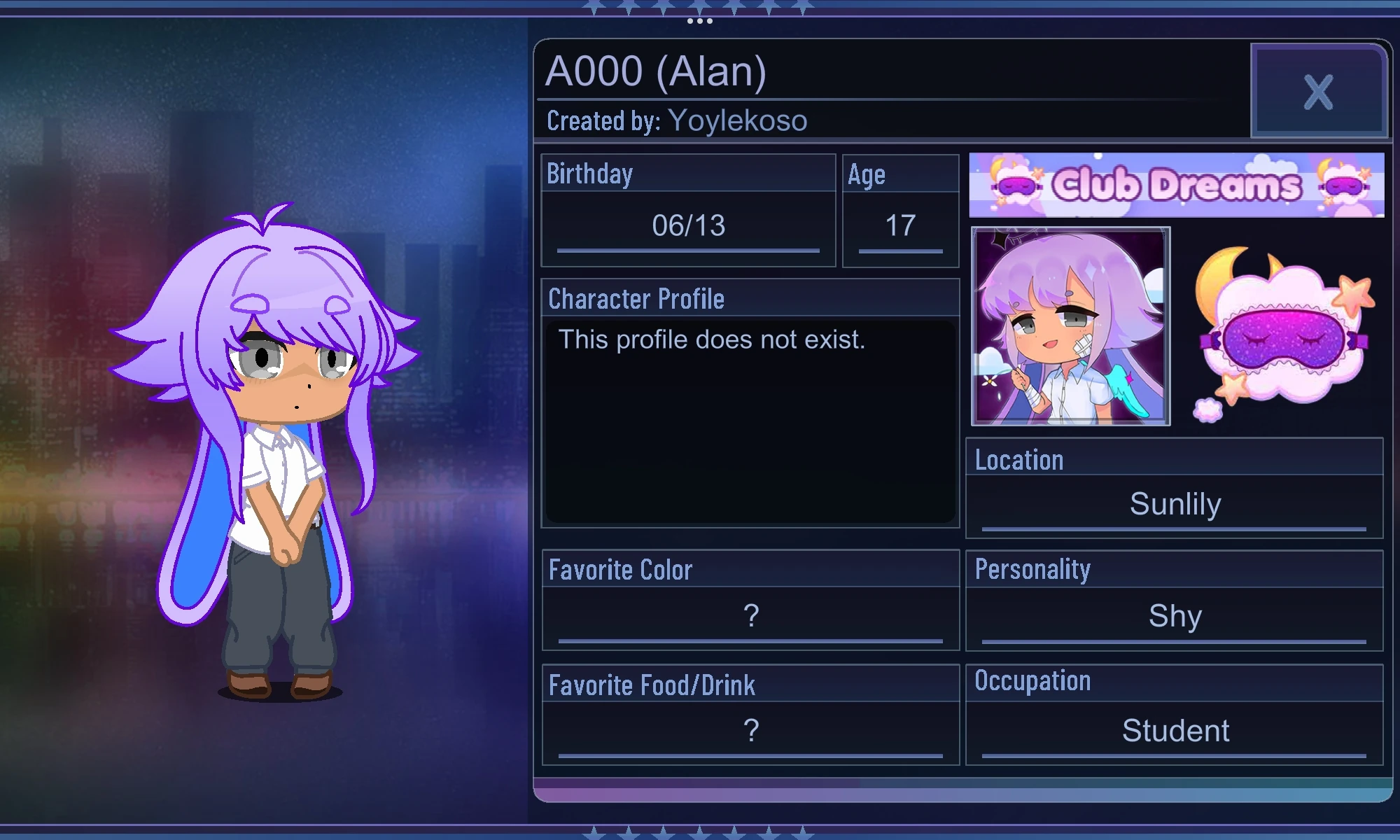Click the Club Dreams banner
The width and height of the screenshot is (1400, 840).
pos(1176,183)
